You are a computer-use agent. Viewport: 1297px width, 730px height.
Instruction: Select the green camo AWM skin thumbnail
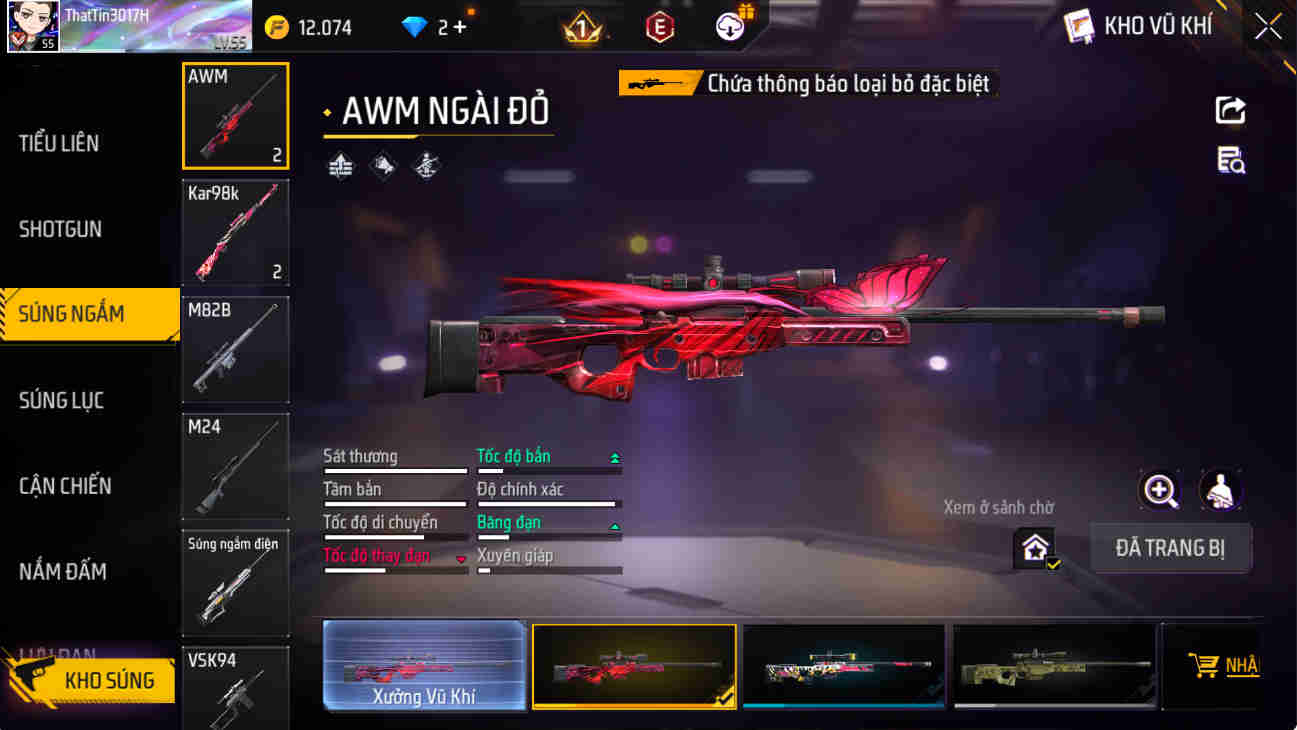click(x=1052, y=666)
